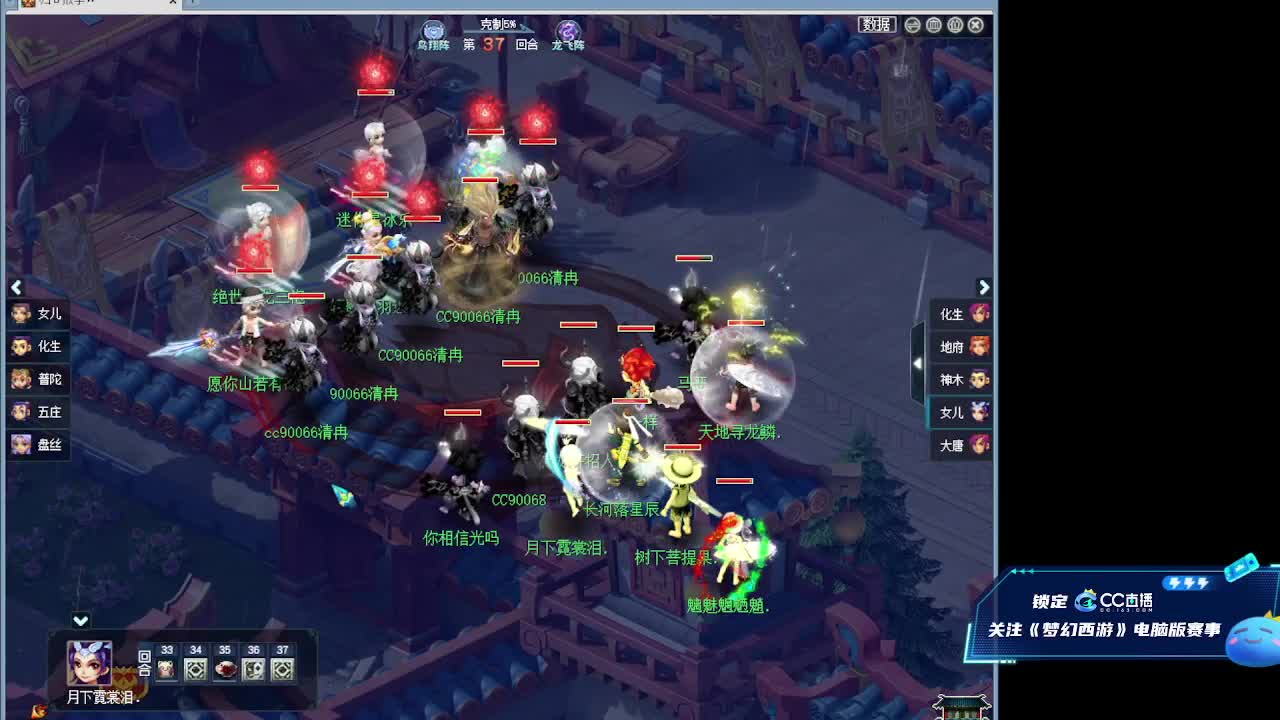Image resolution: width=1280 pixels, height=720 pixels.
Task: Expand the right faction list with the right arrow
Action: click(x=985, y=287)
